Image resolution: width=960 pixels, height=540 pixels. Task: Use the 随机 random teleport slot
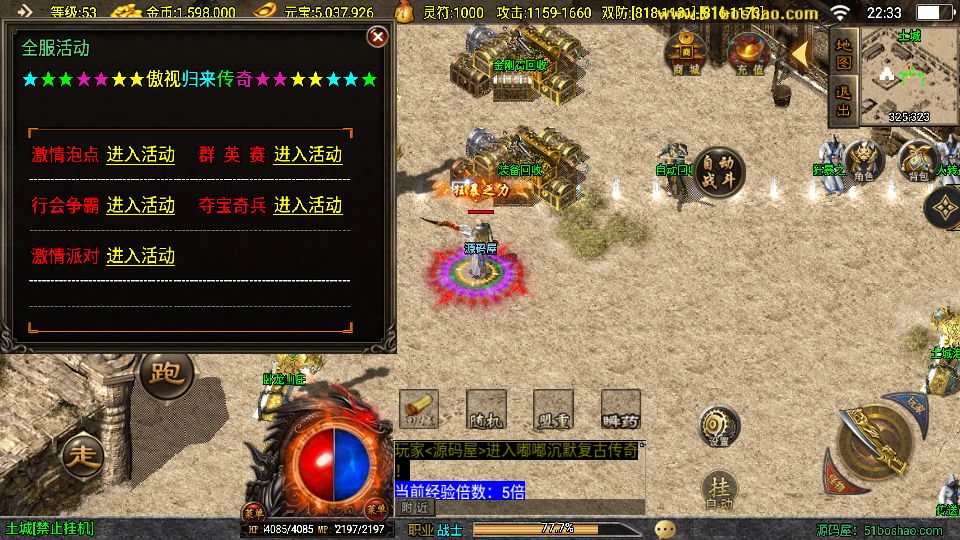tap(485, 408)
